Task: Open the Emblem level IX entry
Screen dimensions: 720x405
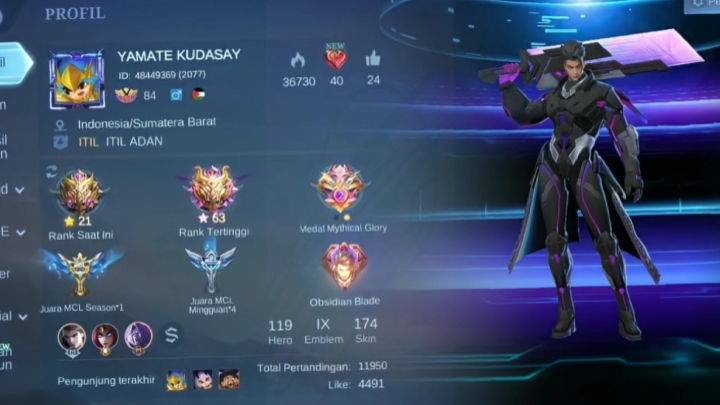Action: click(x=323, y=330)
